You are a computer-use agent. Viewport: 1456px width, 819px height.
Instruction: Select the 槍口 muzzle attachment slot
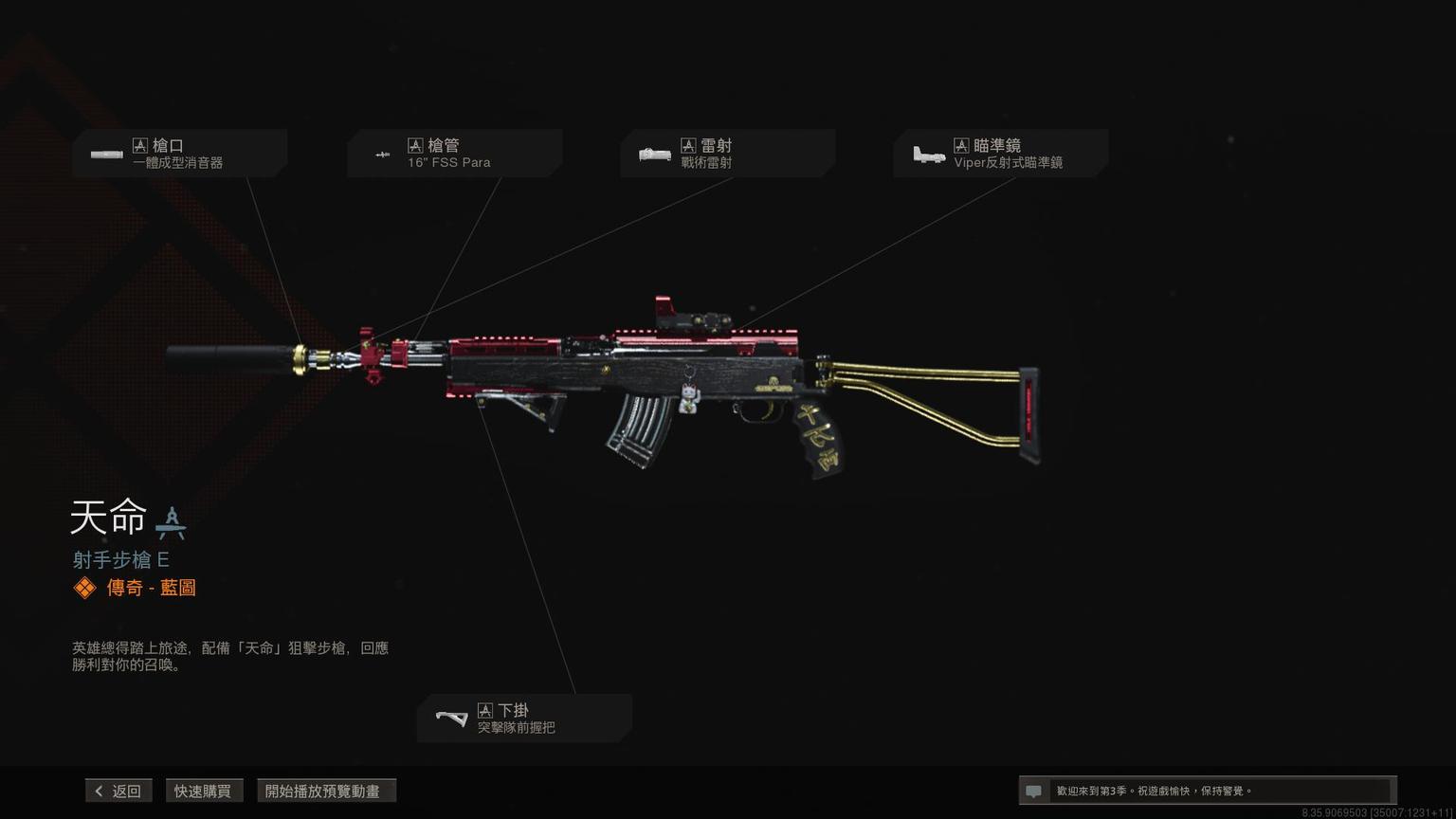(x=179, y=154)
